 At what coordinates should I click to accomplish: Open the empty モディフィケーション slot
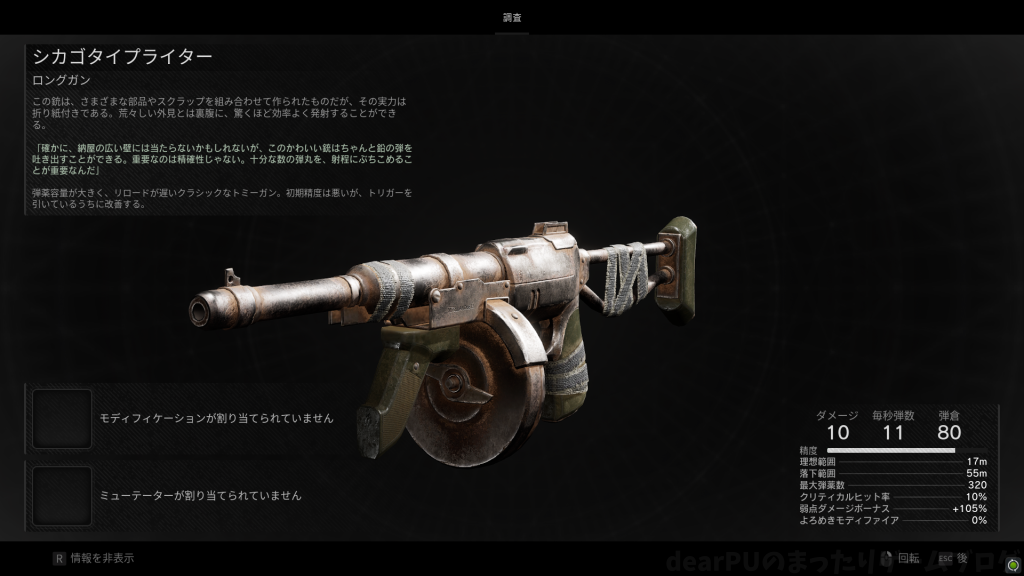tap(62, 418)
